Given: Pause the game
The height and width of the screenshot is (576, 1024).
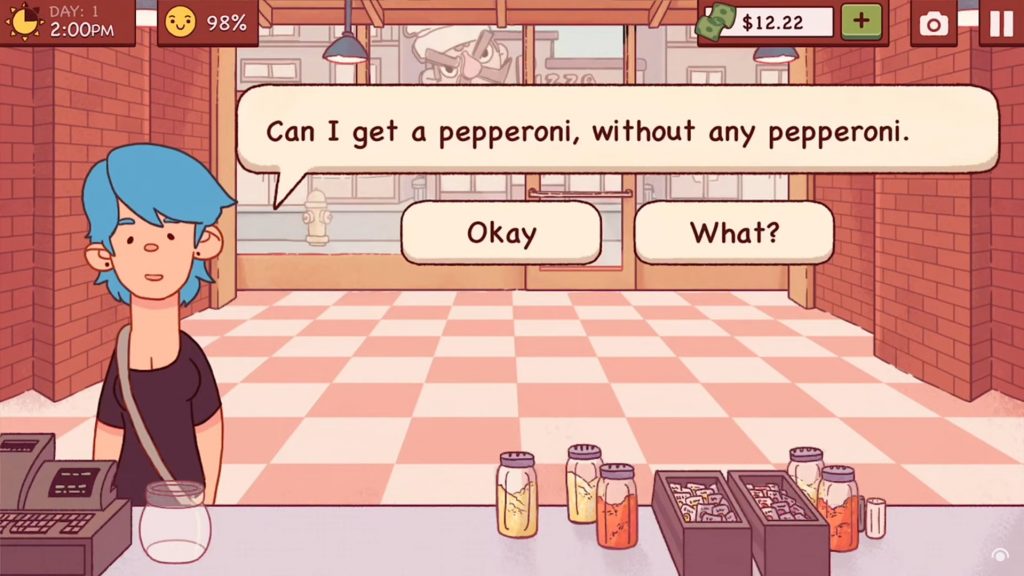Looking at the screenshot, I should (1000, 23).
